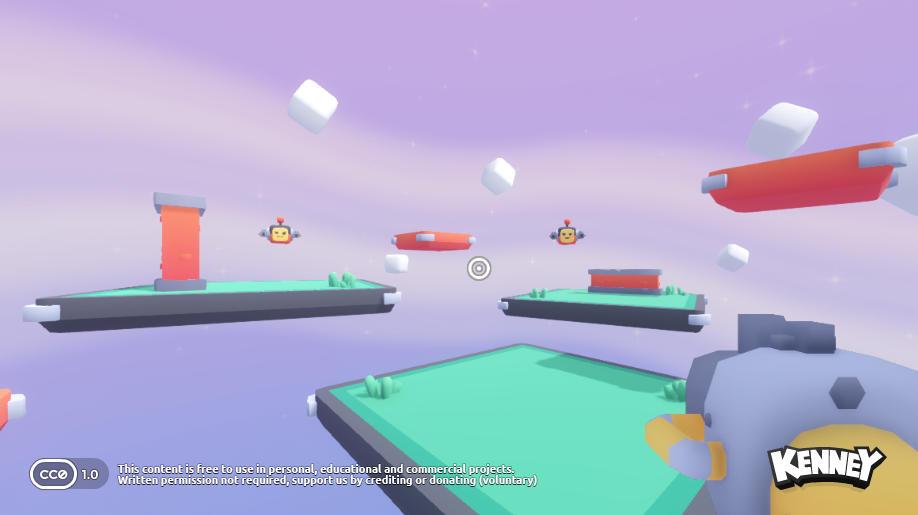Click the CC0 1.0 license badge
Screen dimensions: 918x515
(68, 473)
